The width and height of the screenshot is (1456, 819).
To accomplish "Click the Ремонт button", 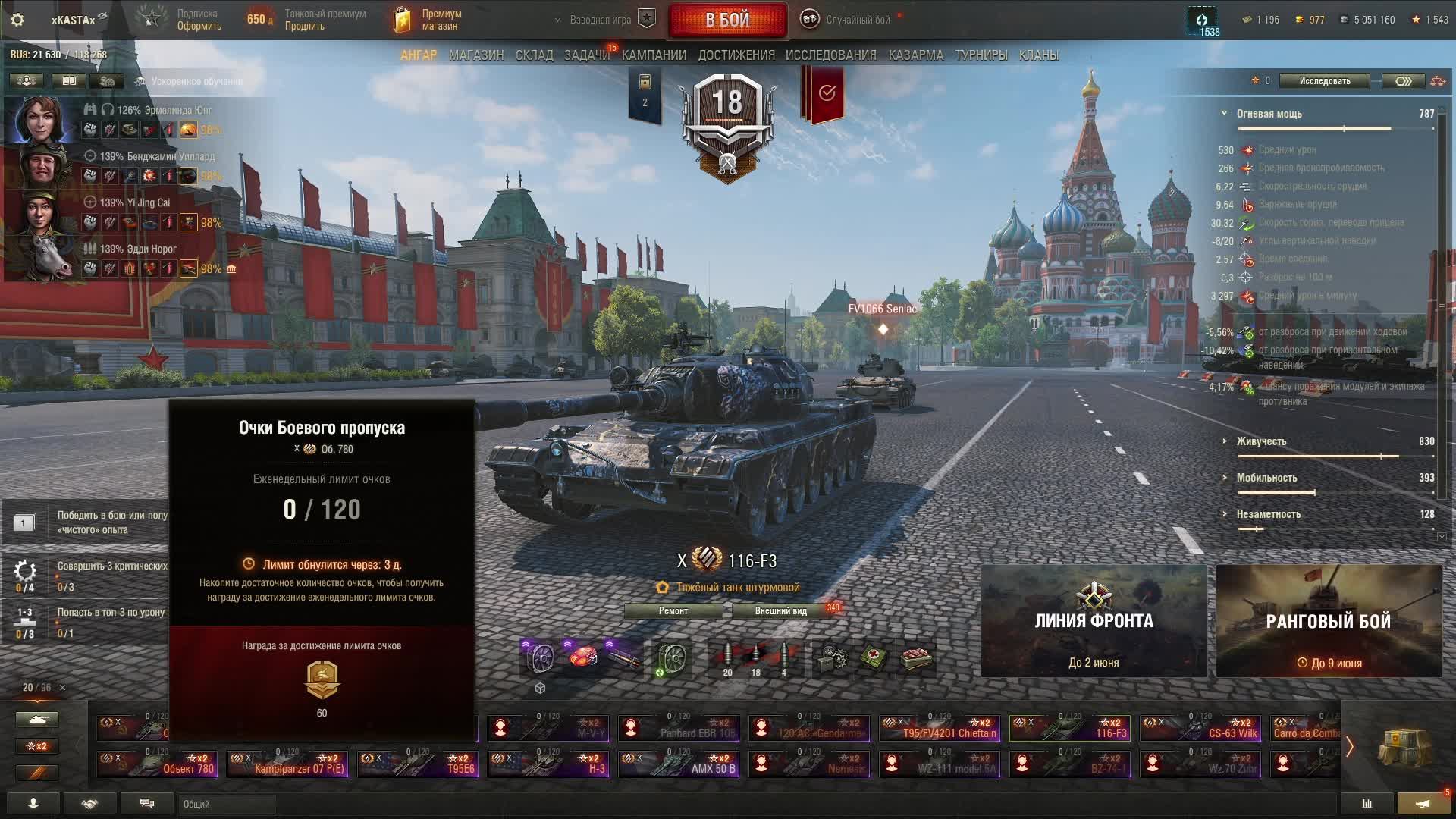I will (673, 611).
